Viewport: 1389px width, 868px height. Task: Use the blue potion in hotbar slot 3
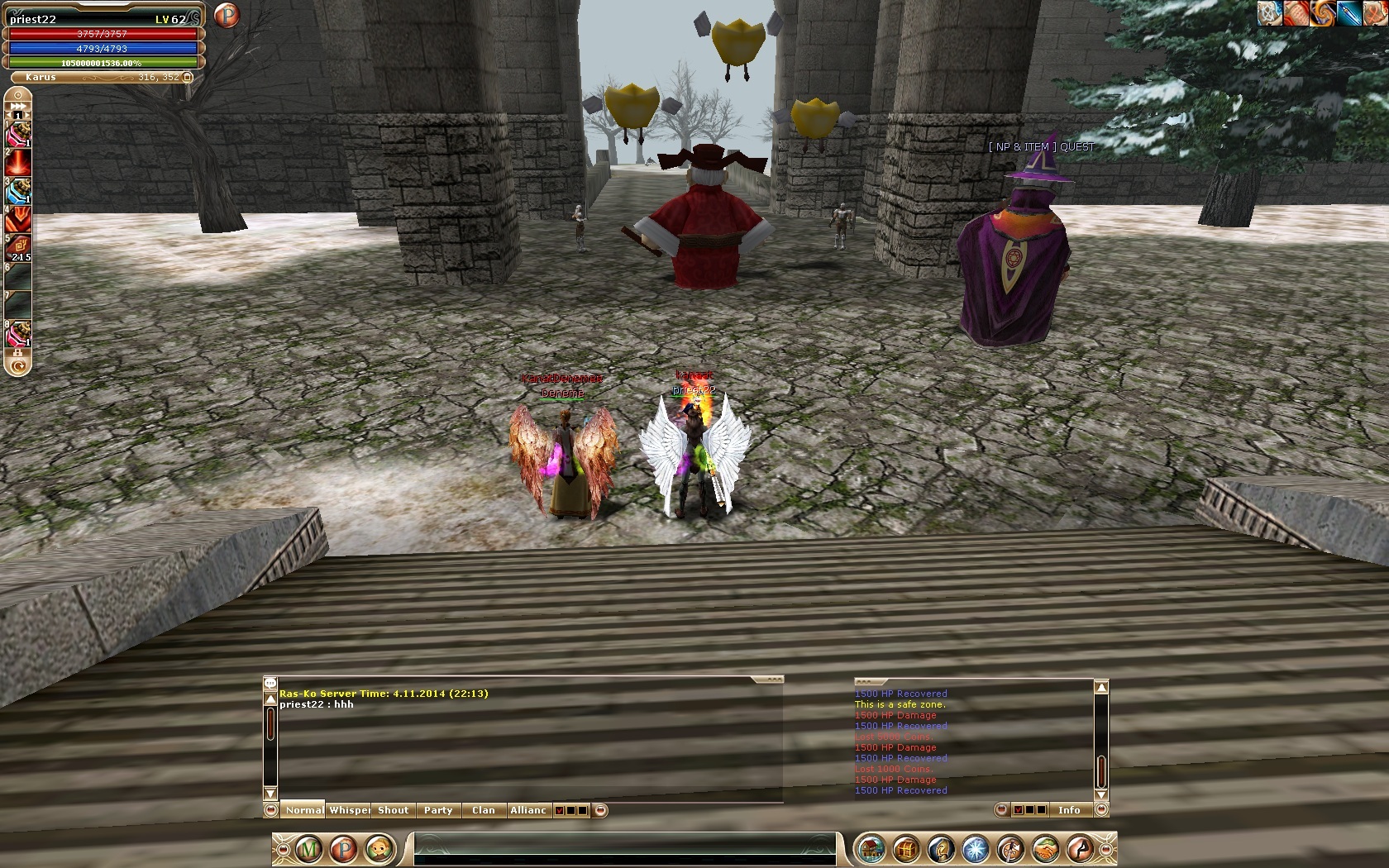tap(18, 192)
